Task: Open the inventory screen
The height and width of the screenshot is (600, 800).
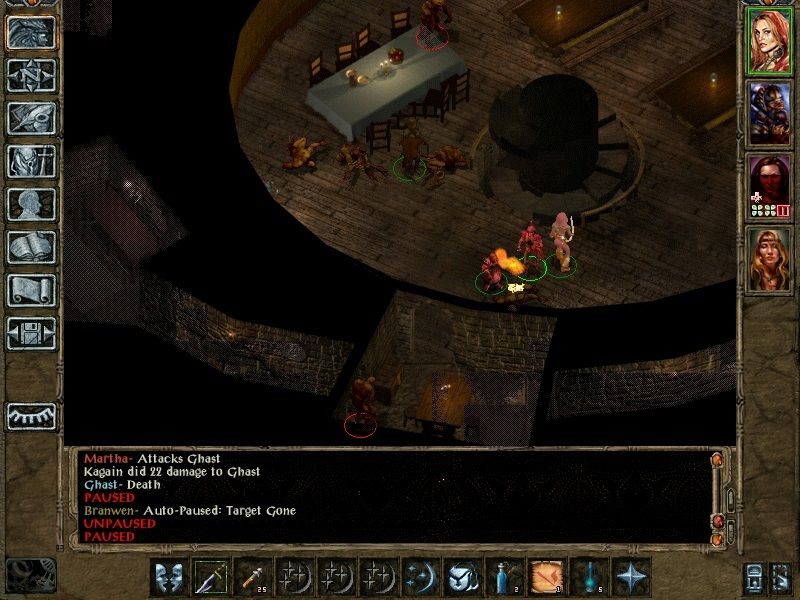Action: tap(31, 160)
